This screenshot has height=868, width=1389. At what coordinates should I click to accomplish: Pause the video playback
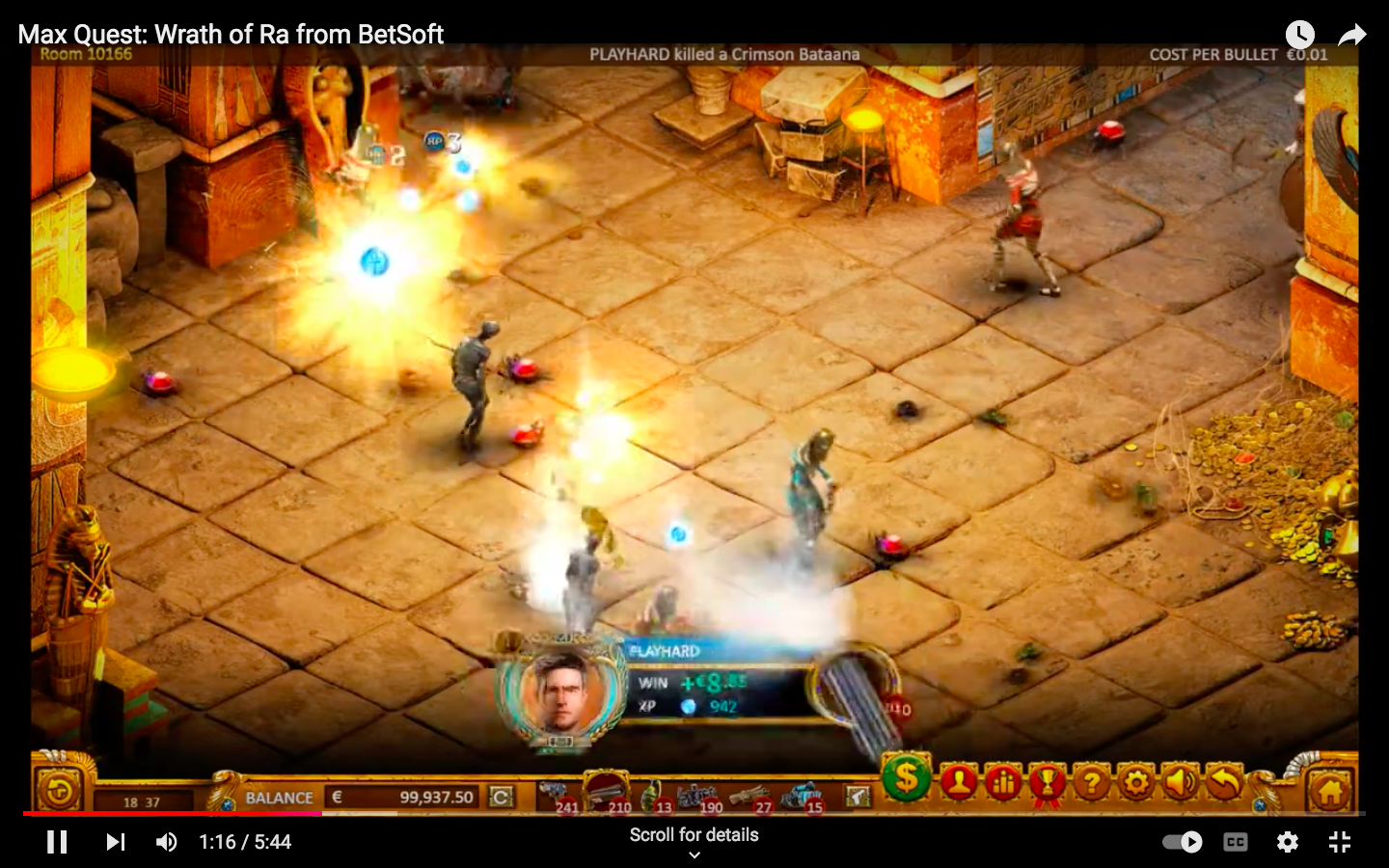coord(58,842)
